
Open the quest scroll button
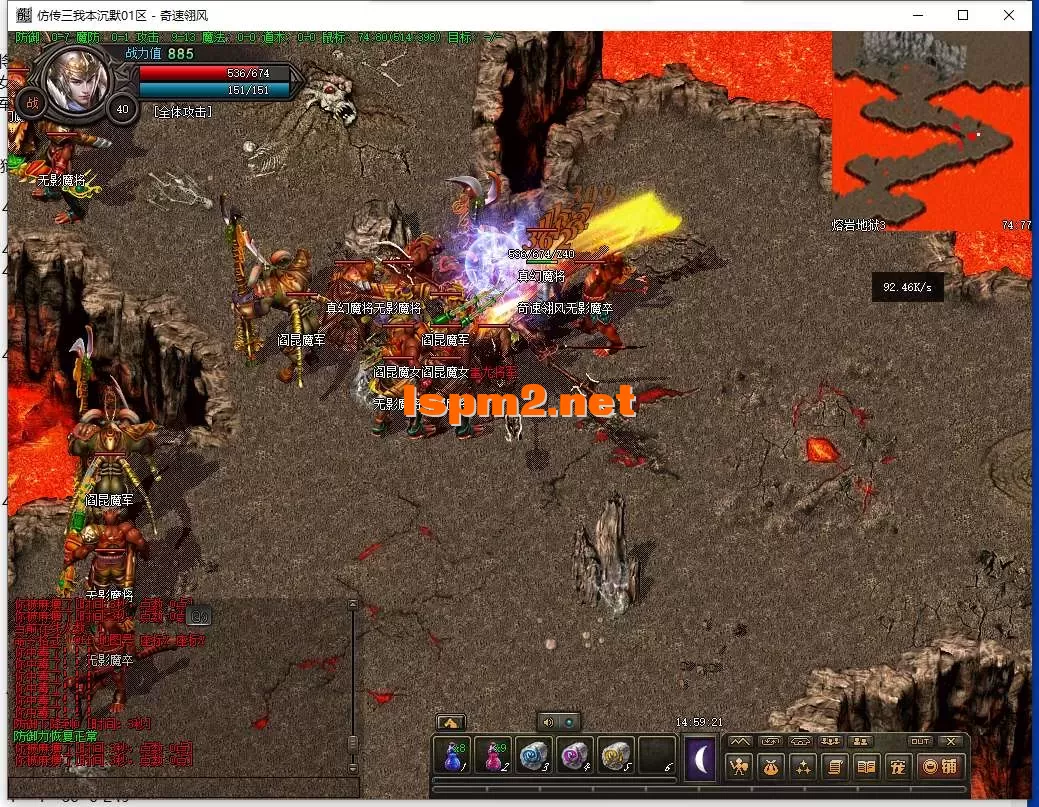(x=833, y=767)
